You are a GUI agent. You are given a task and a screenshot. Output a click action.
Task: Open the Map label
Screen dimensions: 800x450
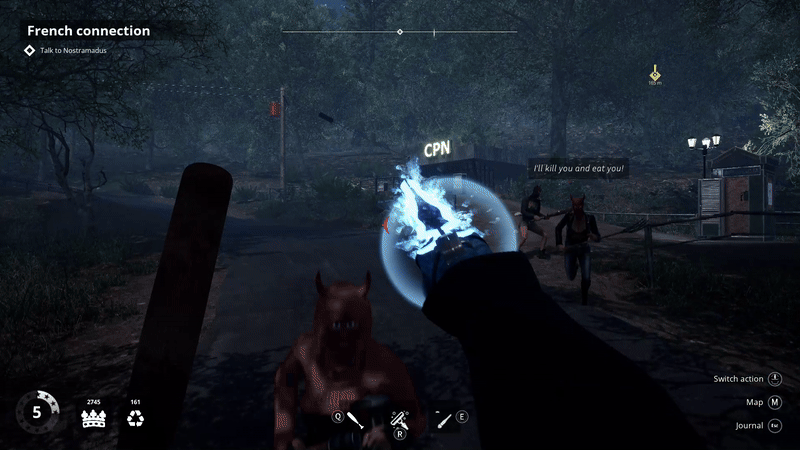pos(754,402)
